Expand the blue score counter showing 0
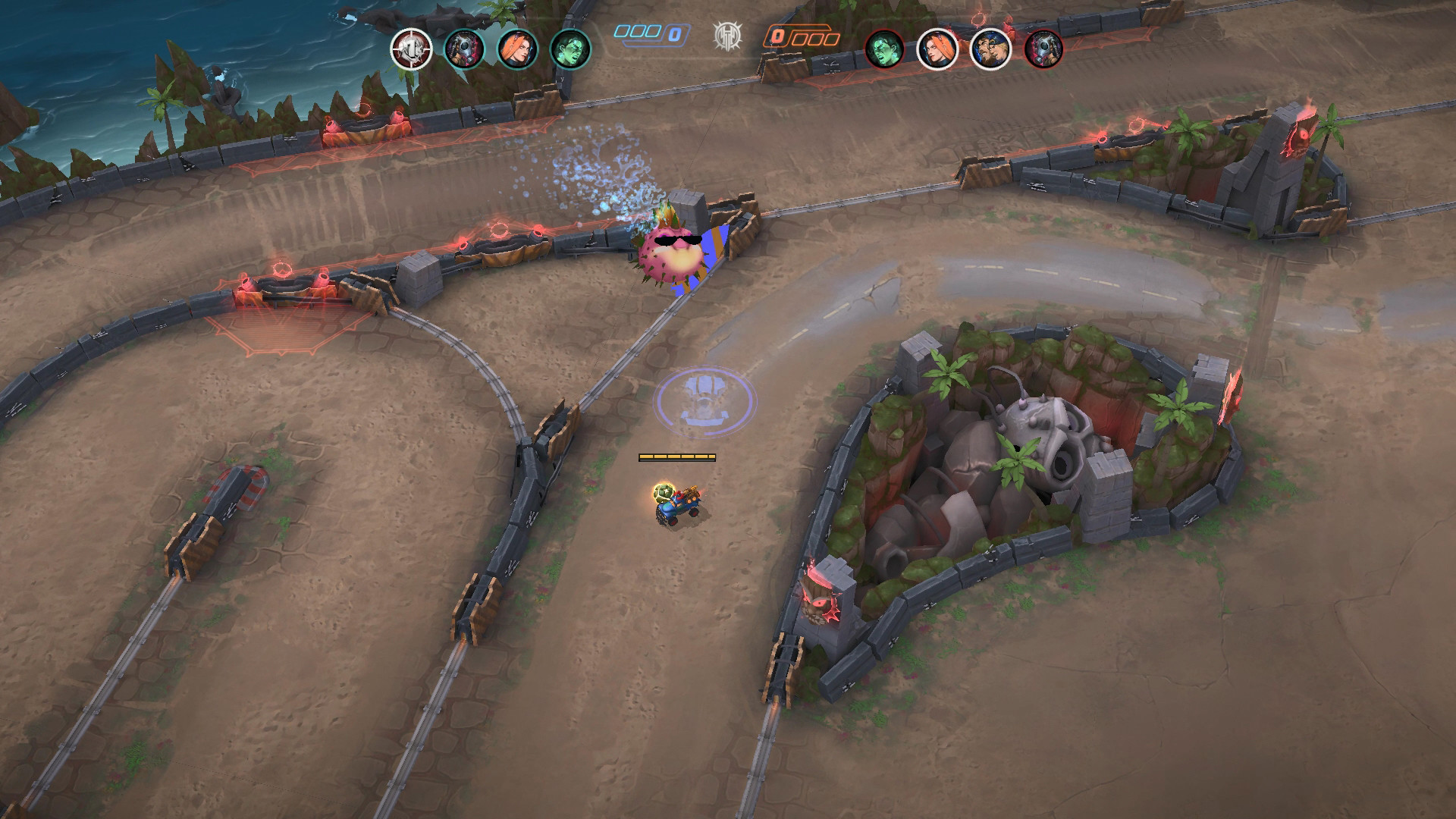1456x819 pixels. click(675, 33)
